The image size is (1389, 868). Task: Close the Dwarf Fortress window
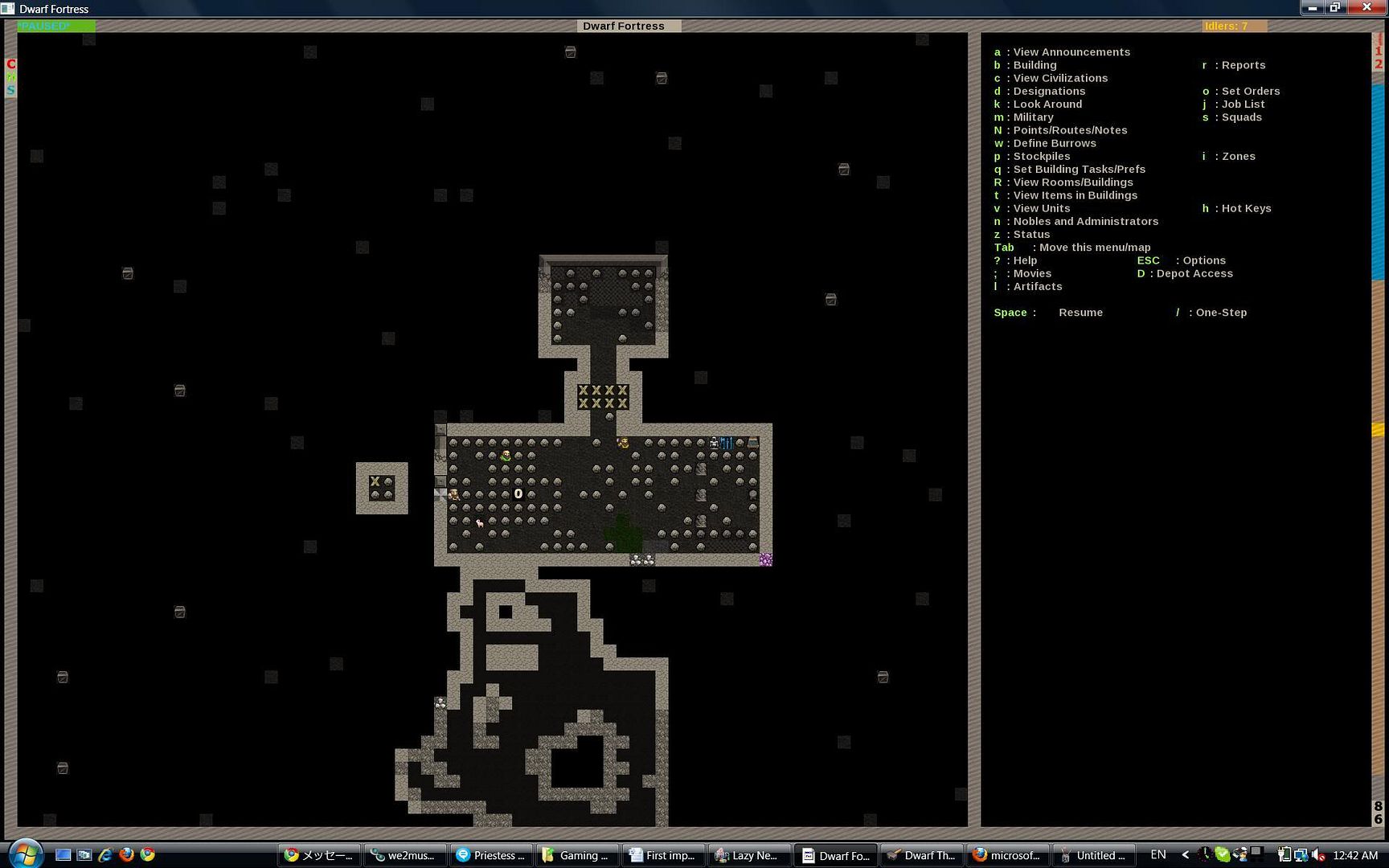1366,7
